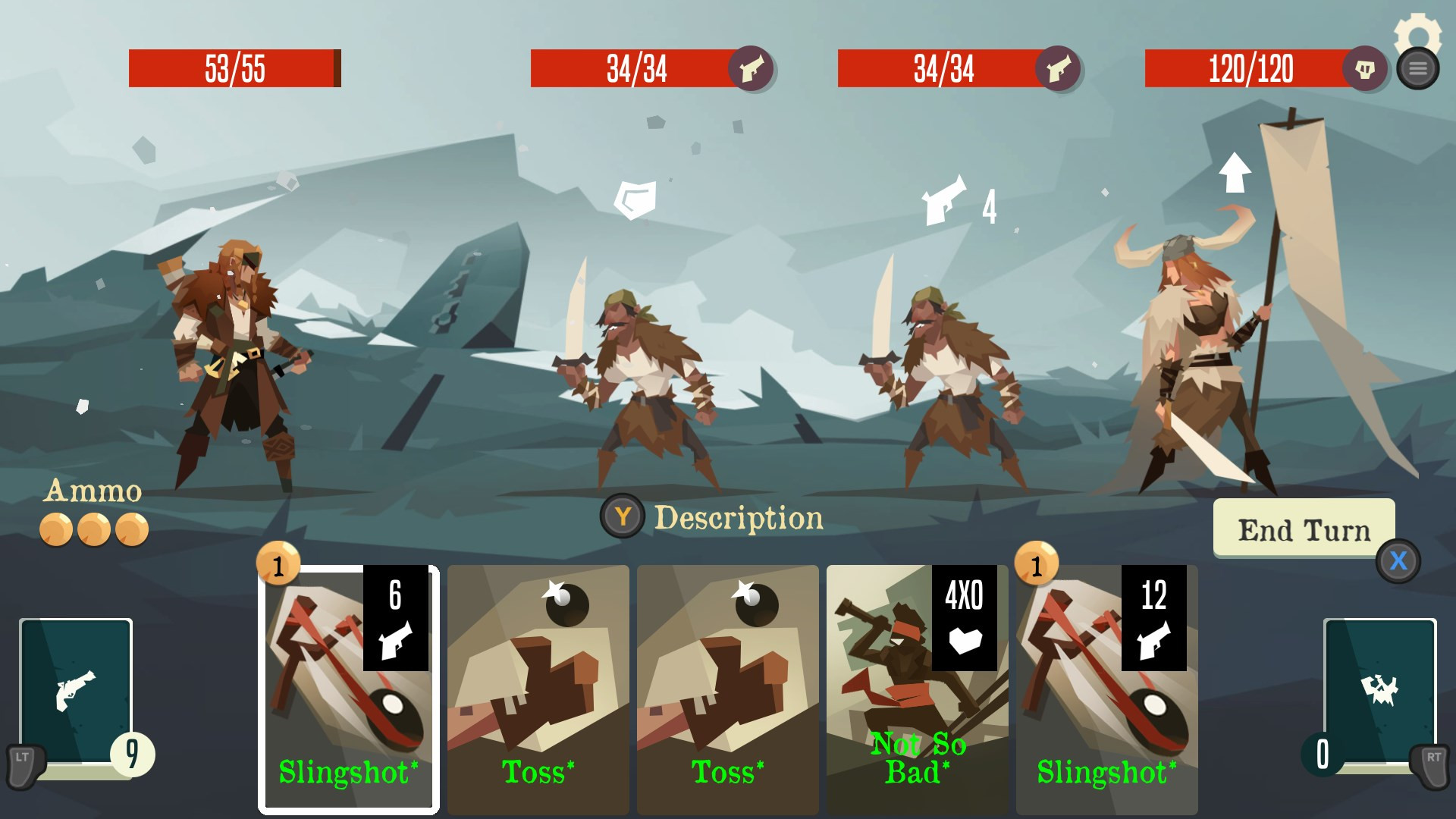View the empty discard pile

[x=1379, y=692]
